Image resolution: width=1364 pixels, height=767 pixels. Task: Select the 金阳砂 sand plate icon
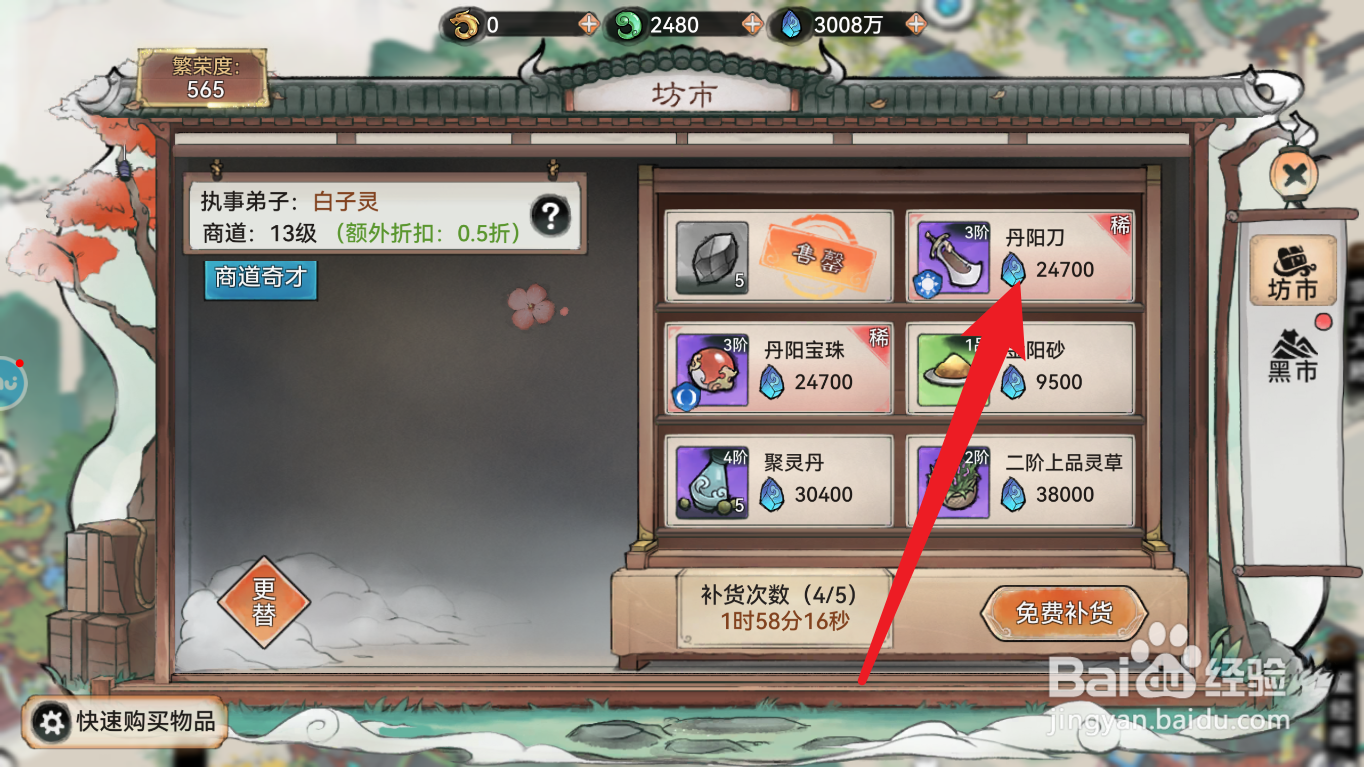pos(952,366)
